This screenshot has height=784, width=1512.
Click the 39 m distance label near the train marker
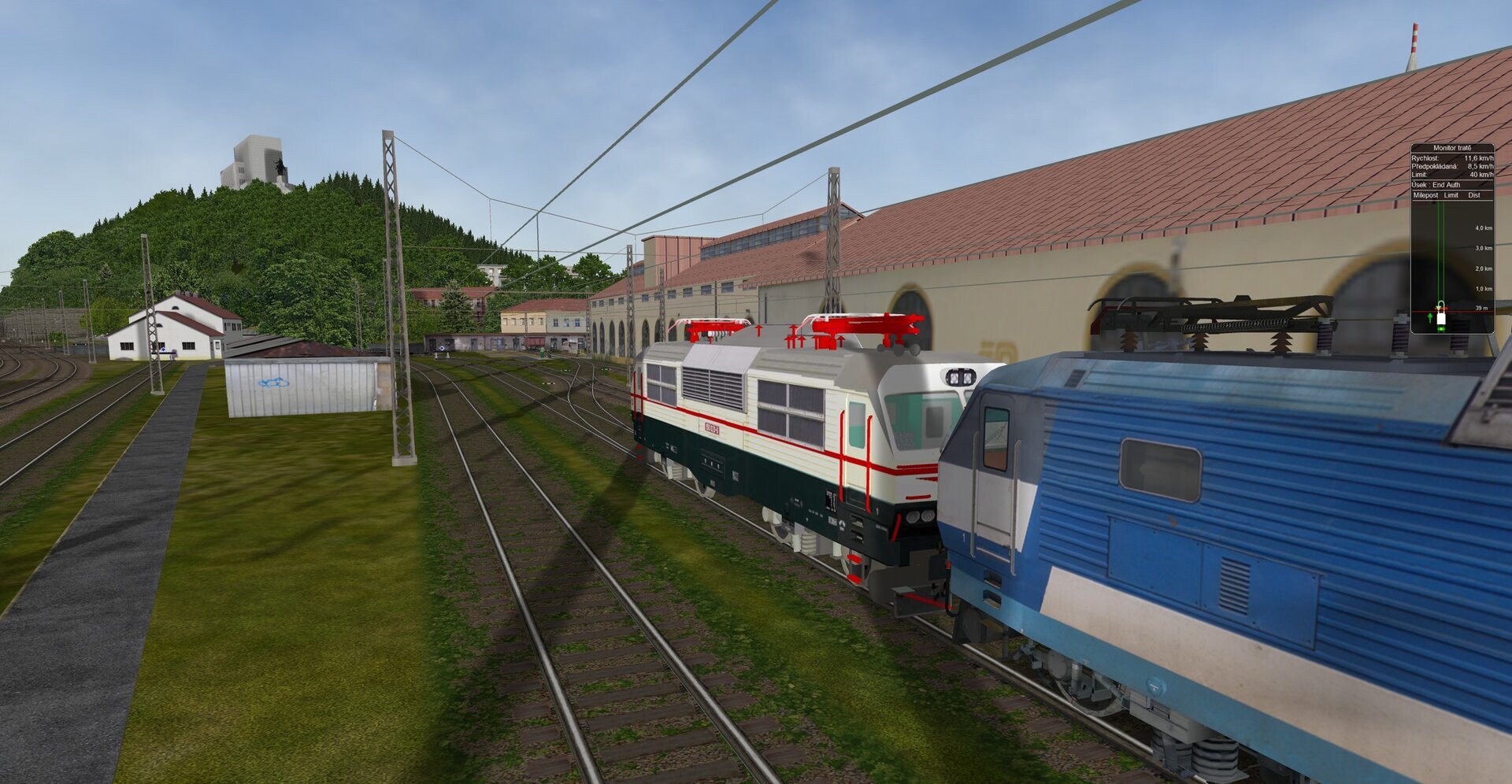(x=1482, y=309)
